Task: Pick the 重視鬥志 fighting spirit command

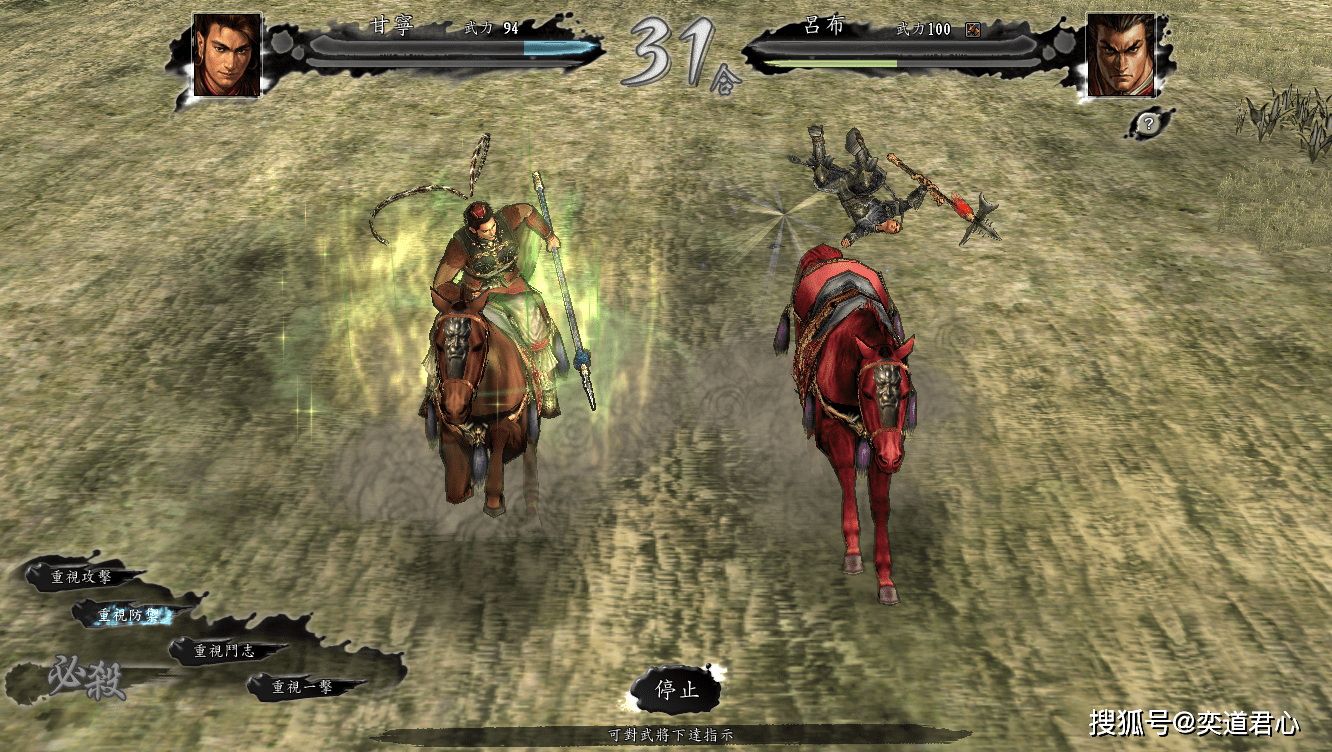Action: 224,651
